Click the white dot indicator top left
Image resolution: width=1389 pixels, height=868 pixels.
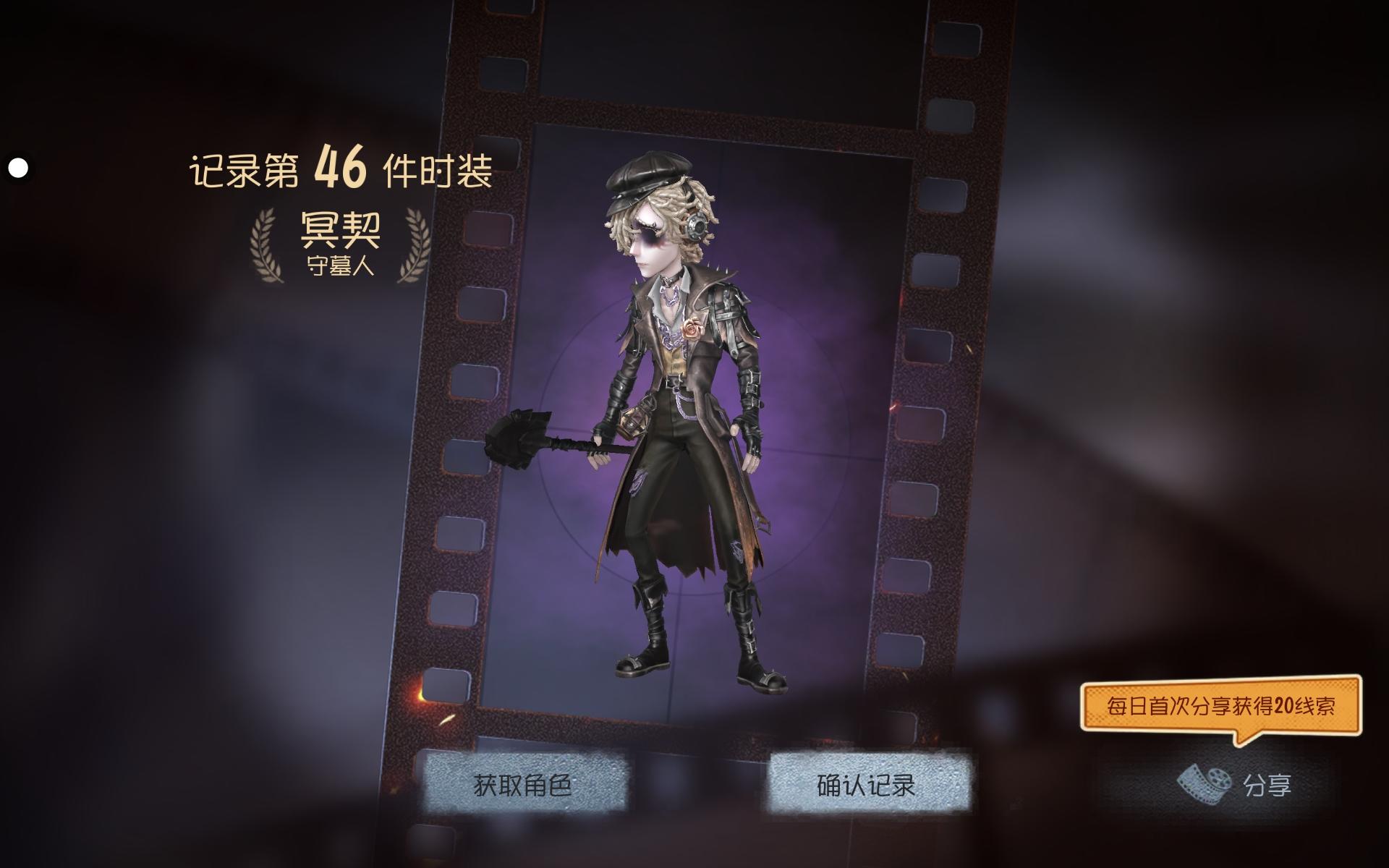pyautogui.click(x=19, y=168)
